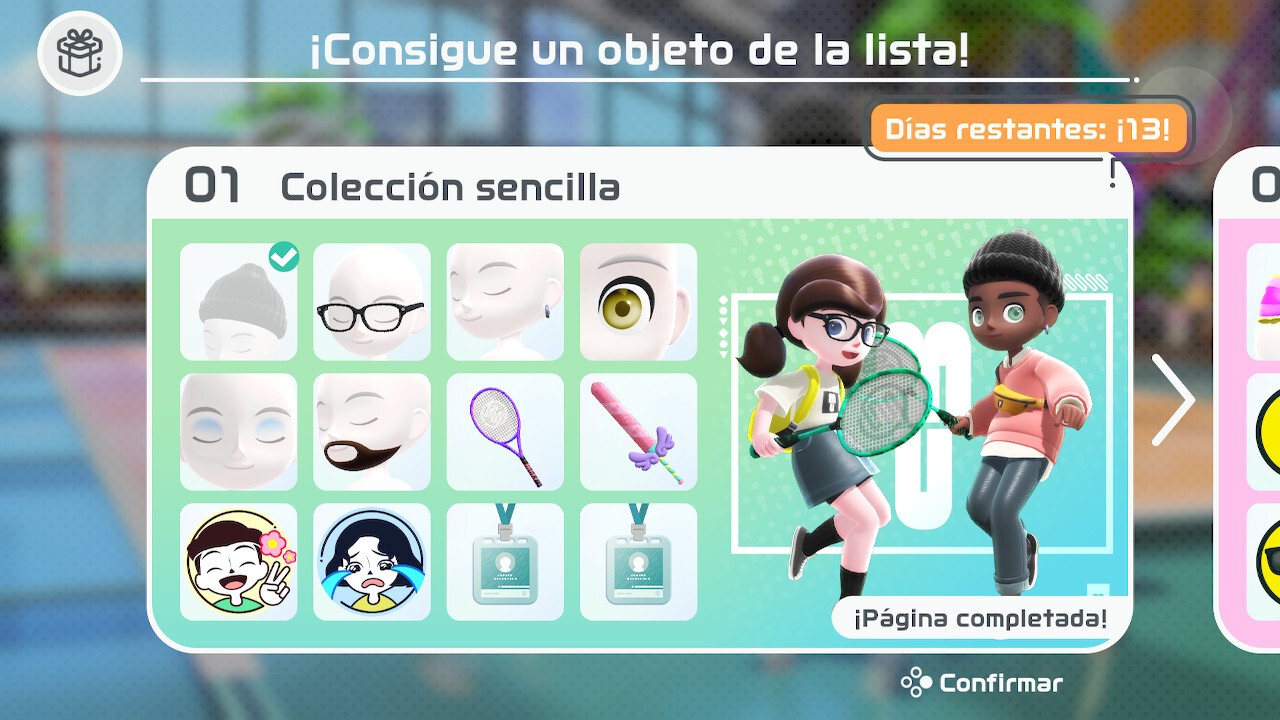Select the closed-eyes sleeping face item

[x=238, y=432]
